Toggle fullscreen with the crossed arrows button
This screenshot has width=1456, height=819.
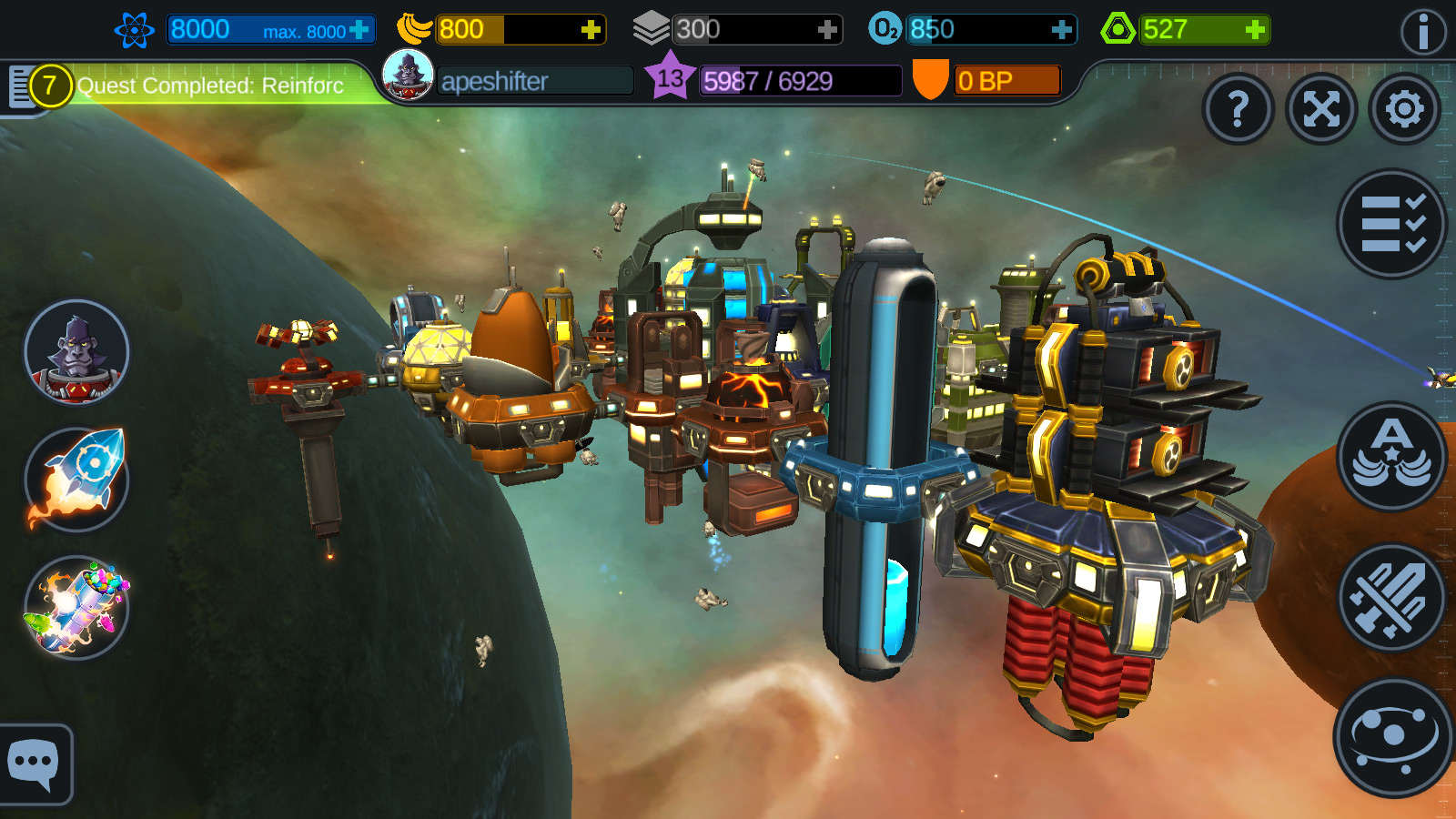[1321, 109]
